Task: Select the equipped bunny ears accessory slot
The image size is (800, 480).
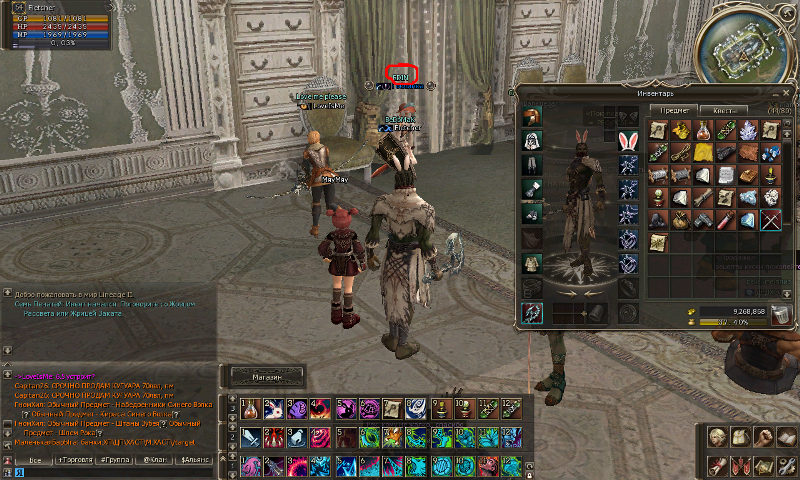Action: [x=628, y=140]
